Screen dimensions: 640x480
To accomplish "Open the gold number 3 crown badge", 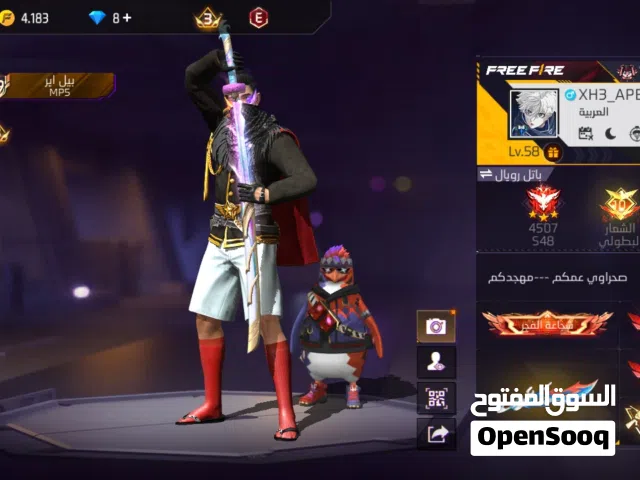I will click(209, 18).
